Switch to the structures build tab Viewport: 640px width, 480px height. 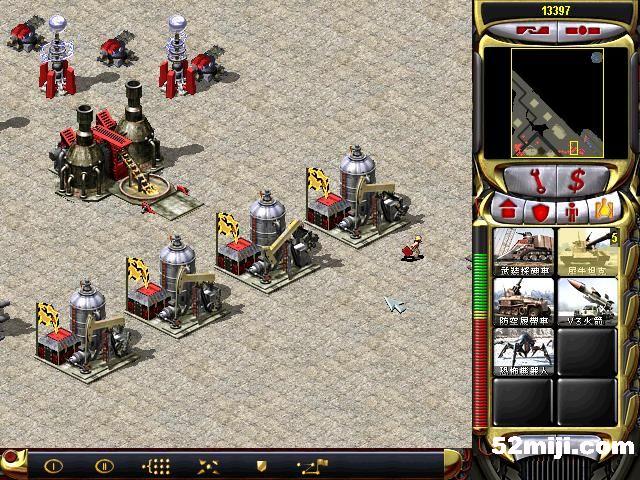click(x=507, y=211)
